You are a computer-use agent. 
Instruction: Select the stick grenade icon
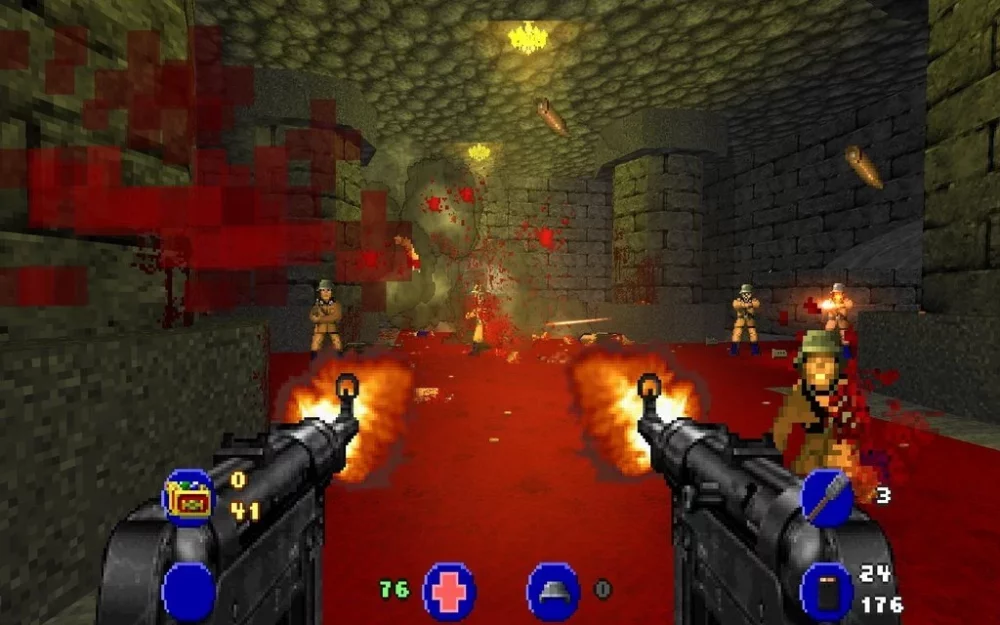pyautogui.click(x=826, y=497)
